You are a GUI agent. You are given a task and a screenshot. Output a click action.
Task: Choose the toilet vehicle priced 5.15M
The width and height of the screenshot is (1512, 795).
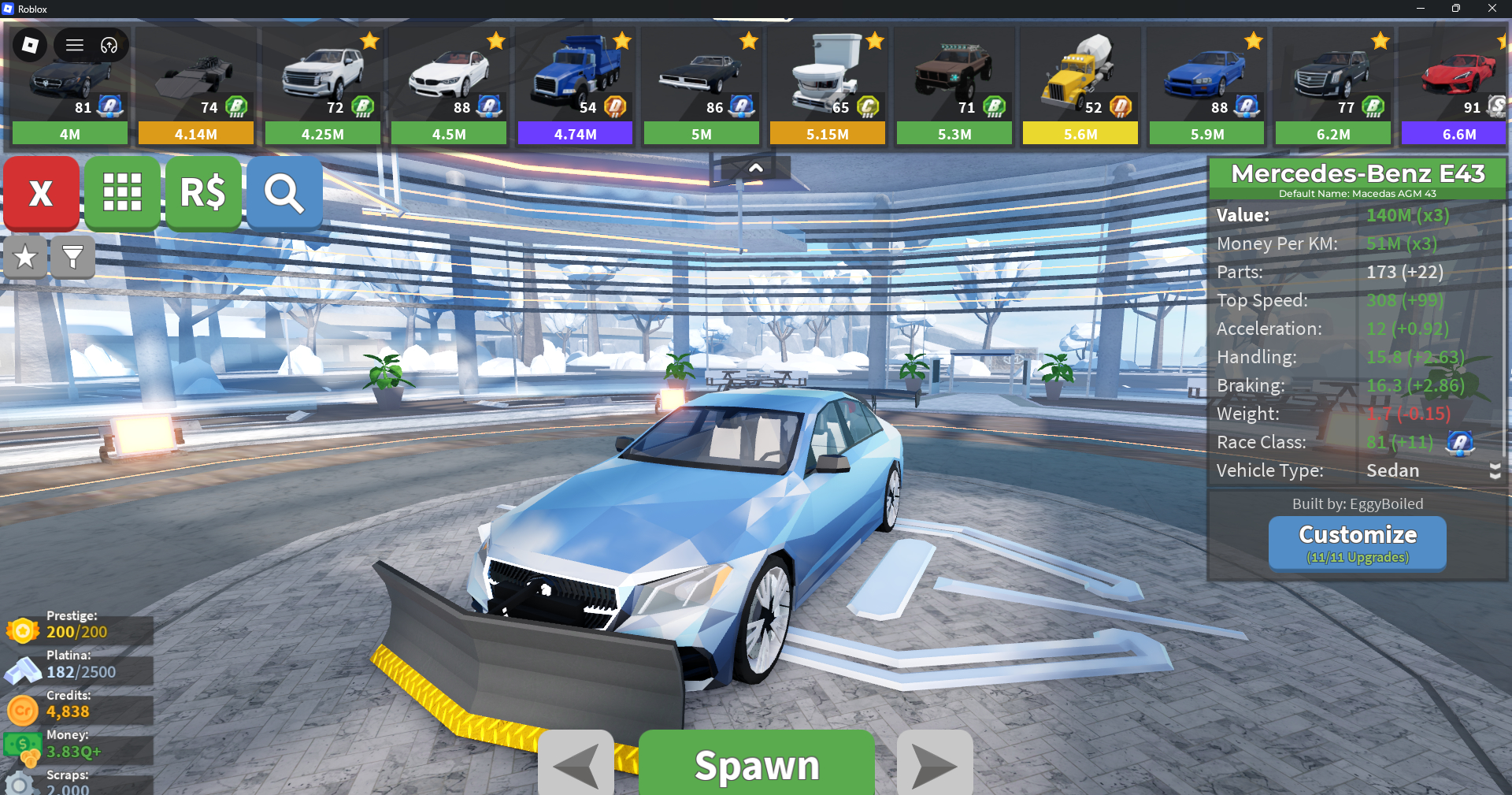pos(828,87)
